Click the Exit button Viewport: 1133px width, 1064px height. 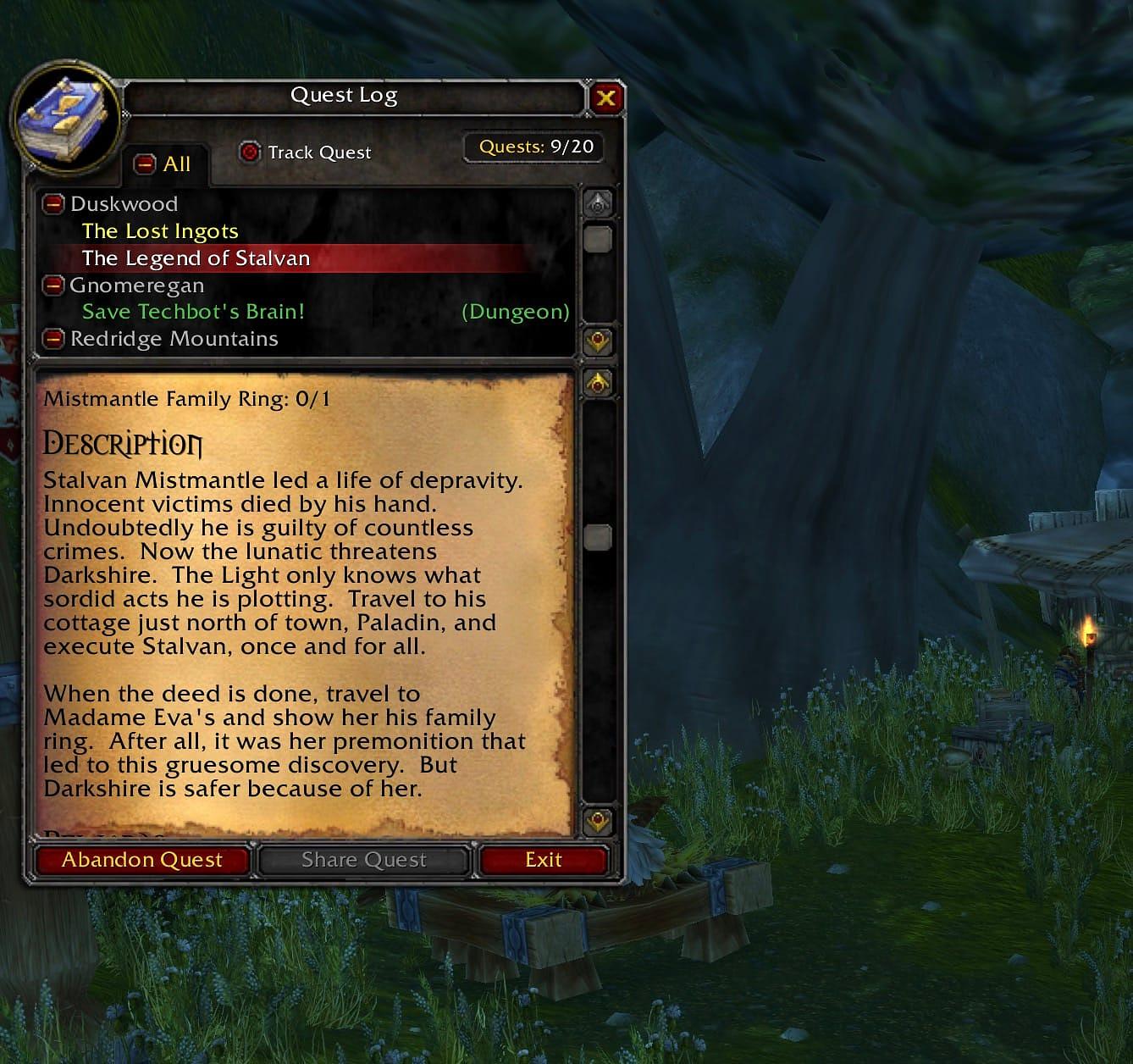(543, 860)
